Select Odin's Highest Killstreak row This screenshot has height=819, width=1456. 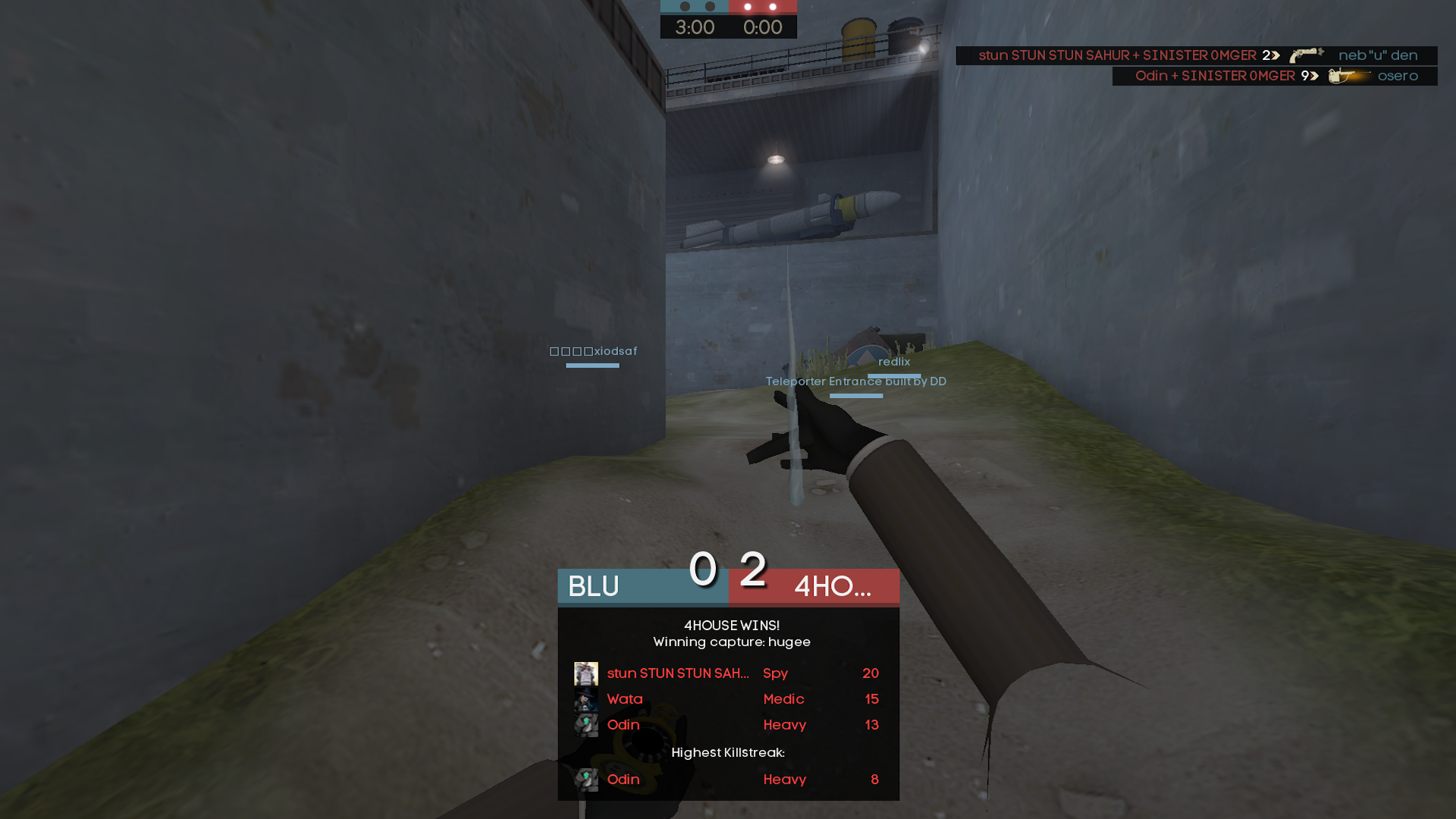(x=728, y=780)
